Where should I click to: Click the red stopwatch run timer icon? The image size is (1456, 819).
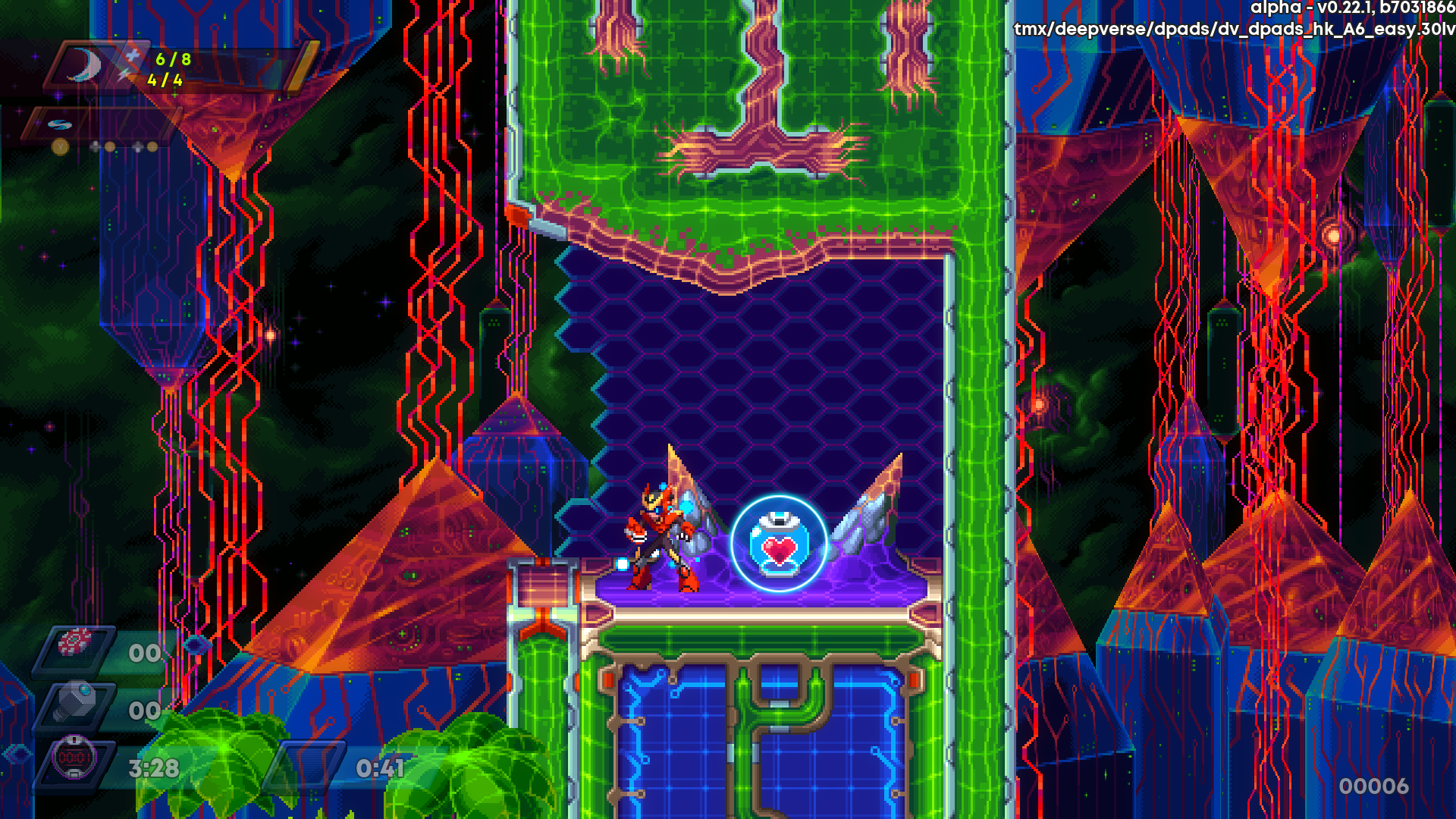(x=74, y=758)
